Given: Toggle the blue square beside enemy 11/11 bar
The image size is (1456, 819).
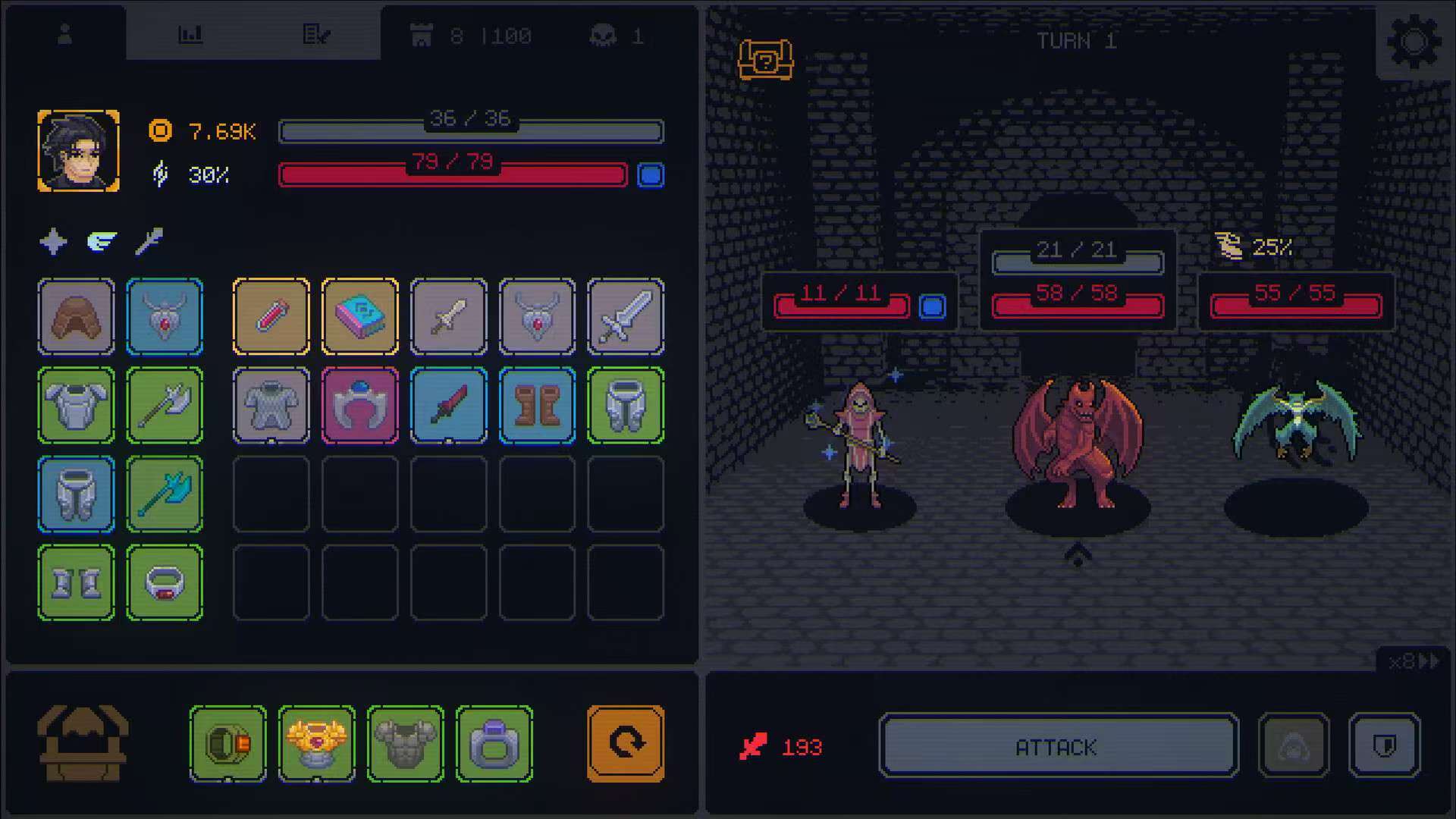Looking at the screenshot, I should coord(934,307).
